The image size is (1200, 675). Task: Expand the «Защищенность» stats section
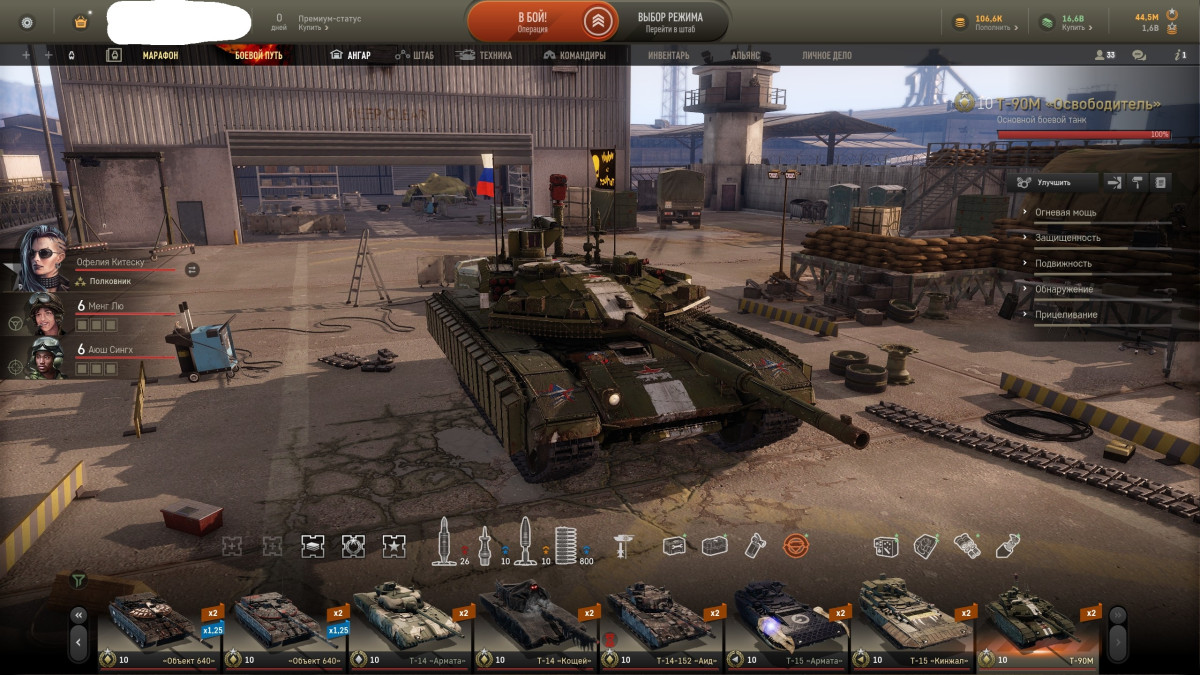pos(1067,238)
